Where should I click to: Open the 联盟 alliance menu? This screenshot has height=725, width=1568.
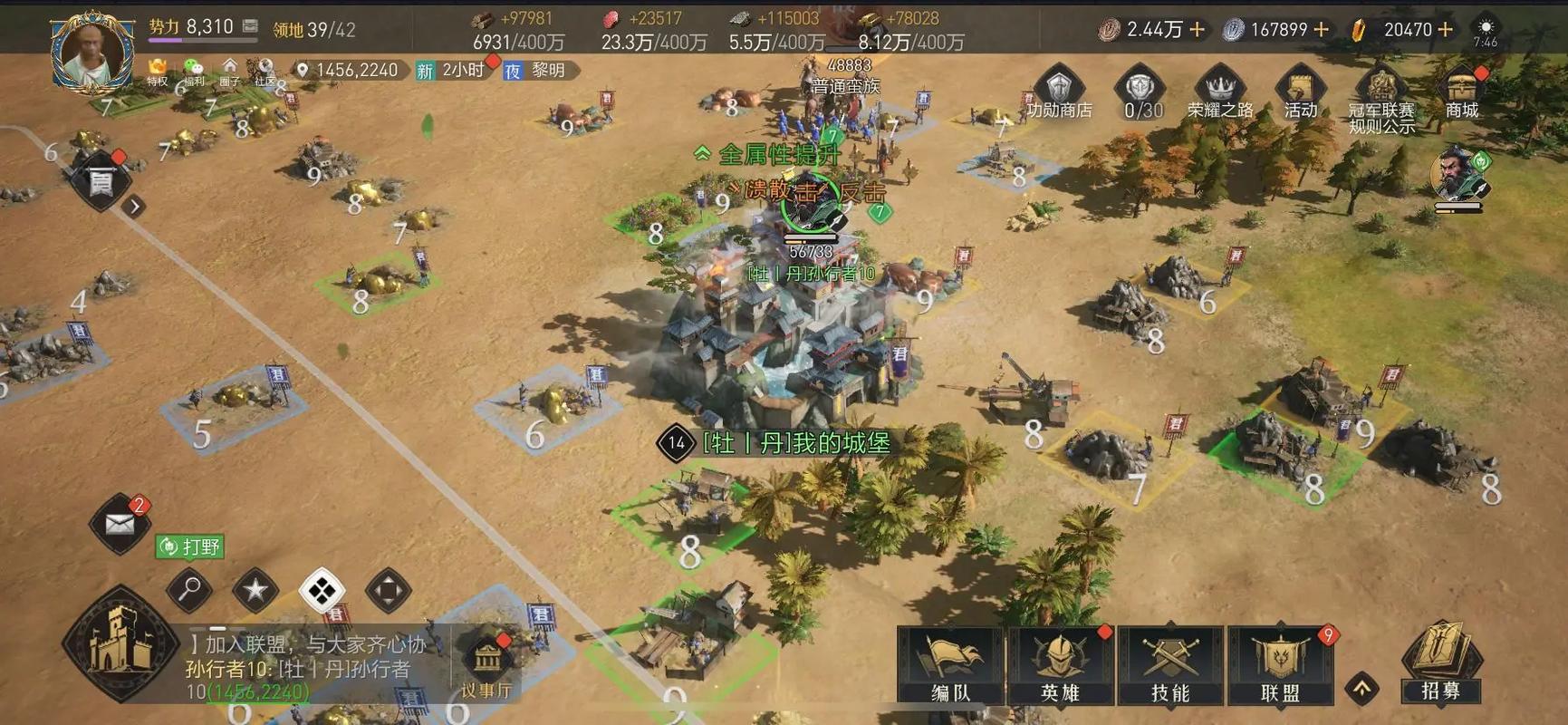pyautogui.click(x=1280, y=666)
